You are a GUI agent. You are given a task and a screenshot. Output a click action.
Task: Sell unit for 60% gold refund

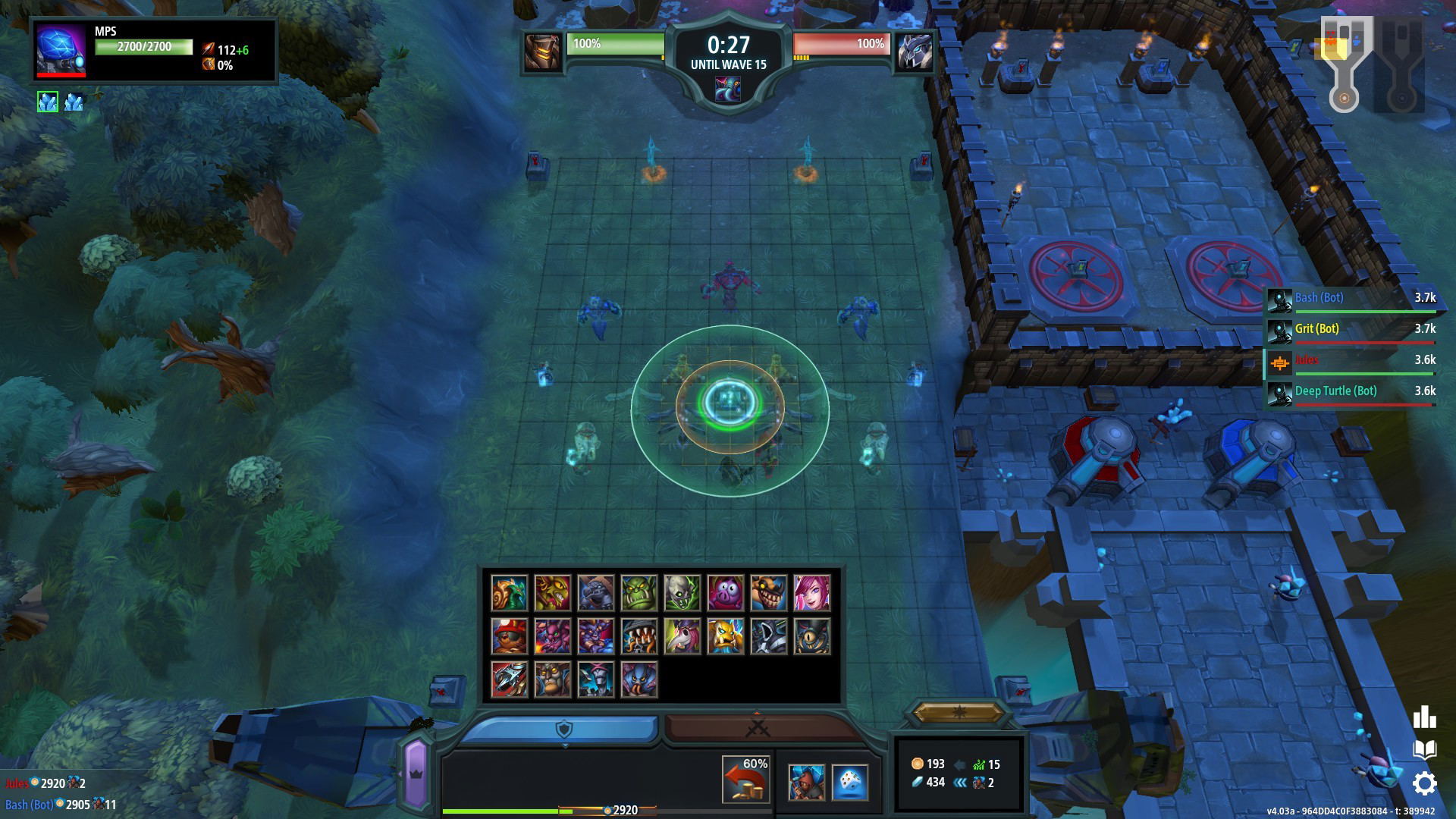(x=746, y=780)
